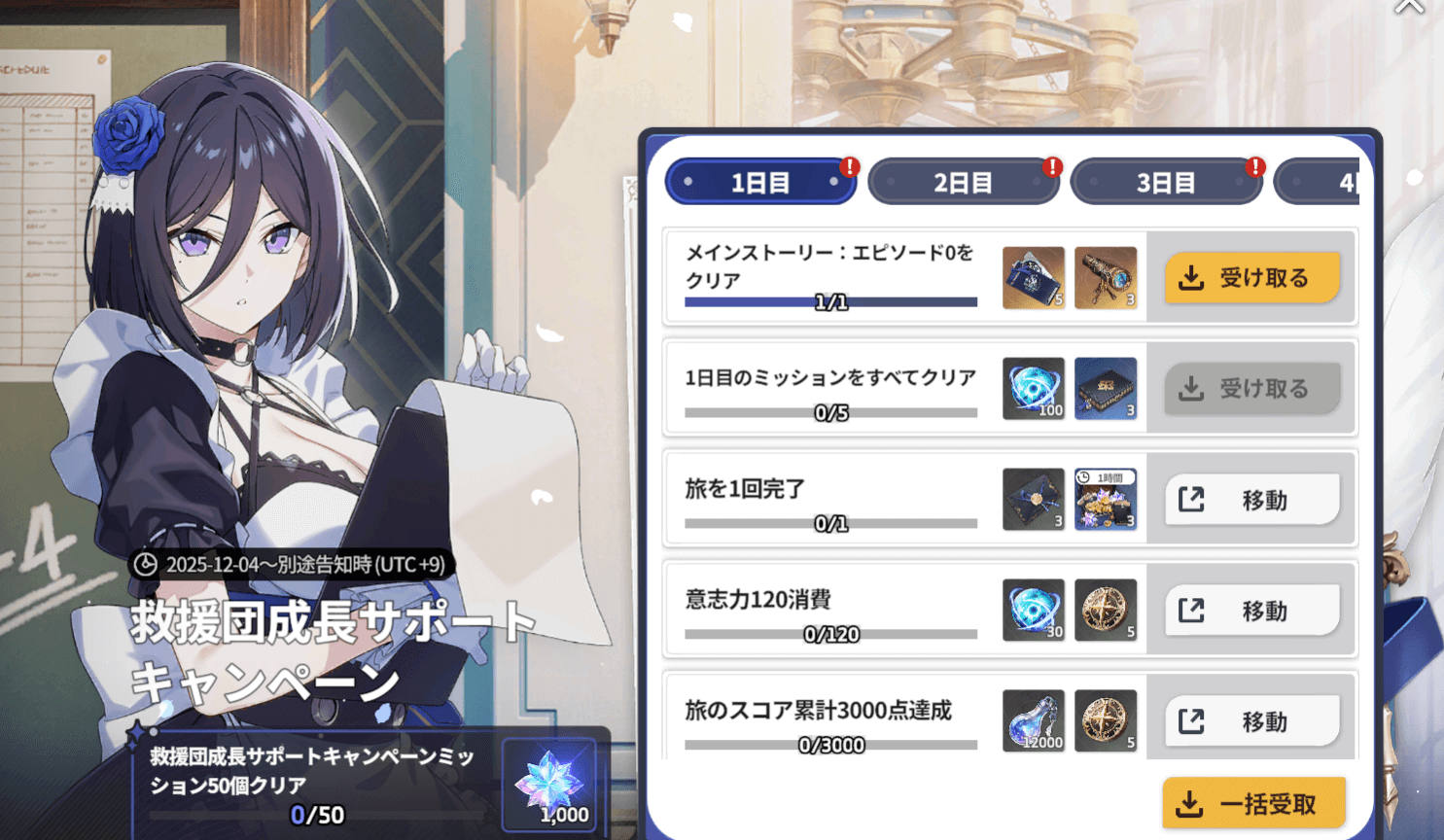Screen dimensions: 1444x840
Task: Switch to the 3日目 tab
Action: pos(1167,181)
